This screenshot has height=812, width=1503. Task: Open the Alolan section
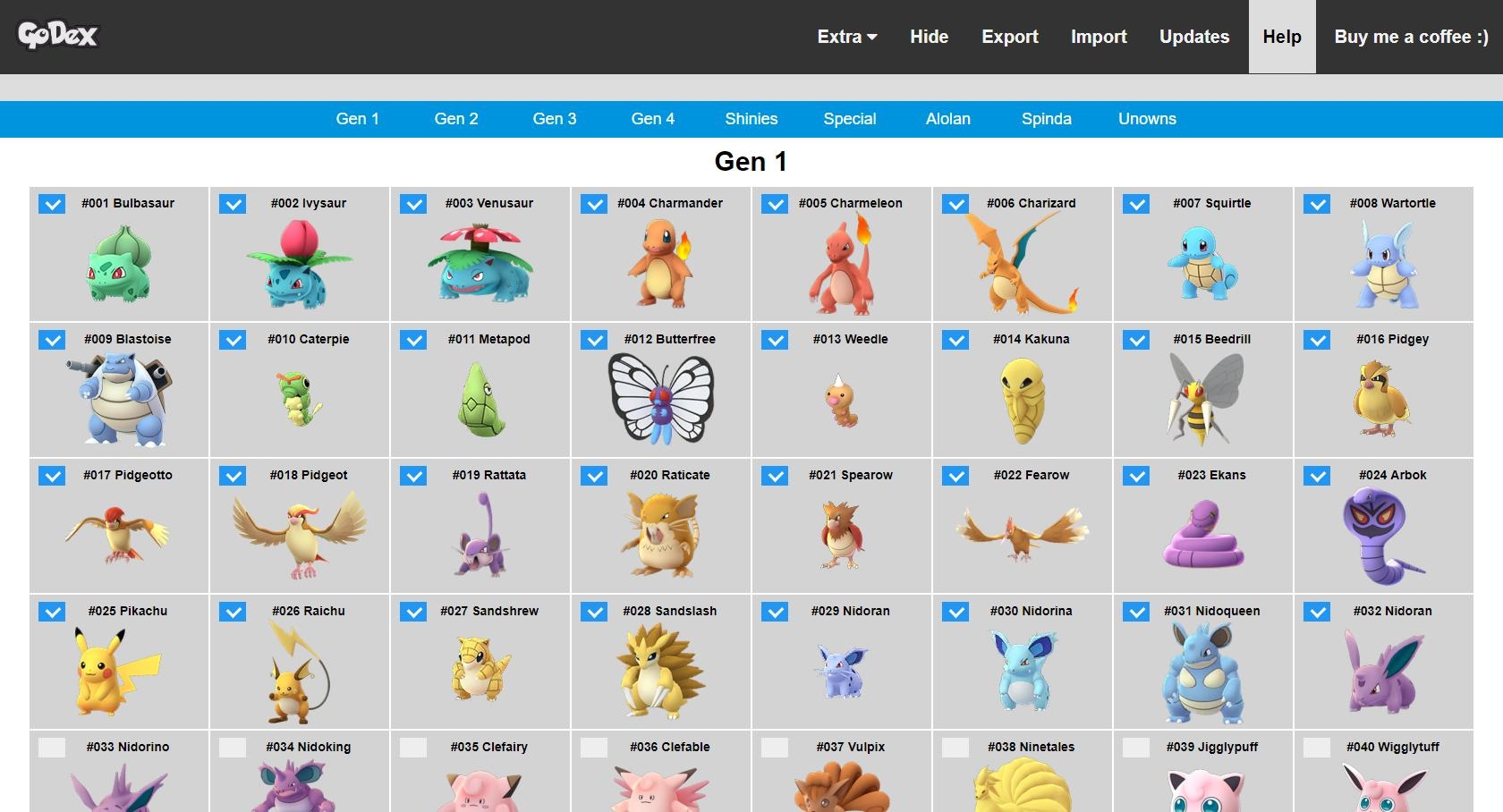coord(947,119)
